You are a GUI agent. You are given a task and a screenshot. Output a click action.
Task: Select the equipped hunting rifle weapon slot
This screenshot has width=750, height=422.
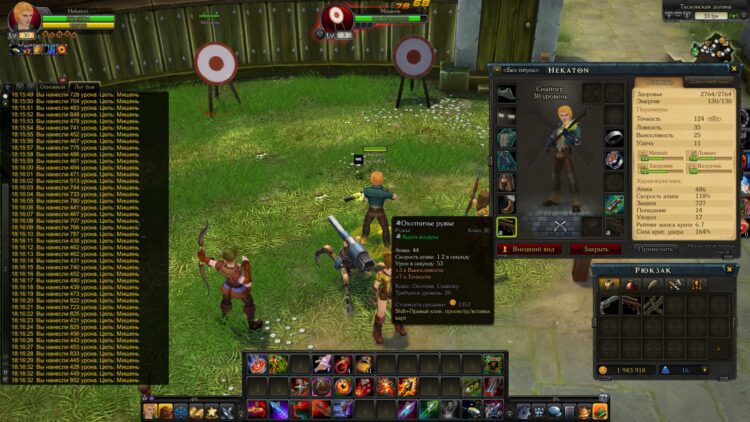pos(507,227)
